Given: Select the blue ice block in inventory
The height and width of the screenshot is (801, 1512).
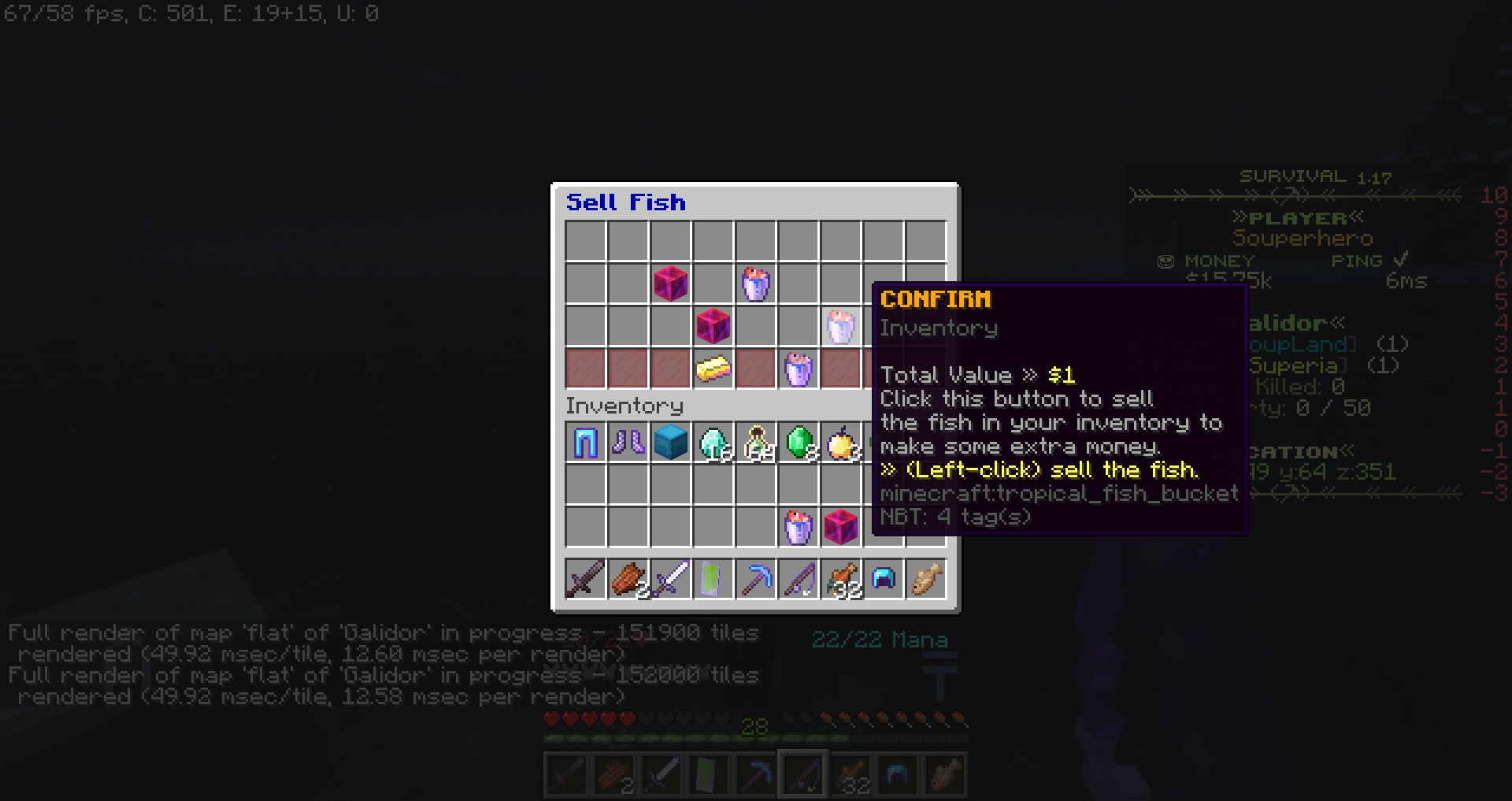Looking at the screenshot, I should click(x=671, y=443).
